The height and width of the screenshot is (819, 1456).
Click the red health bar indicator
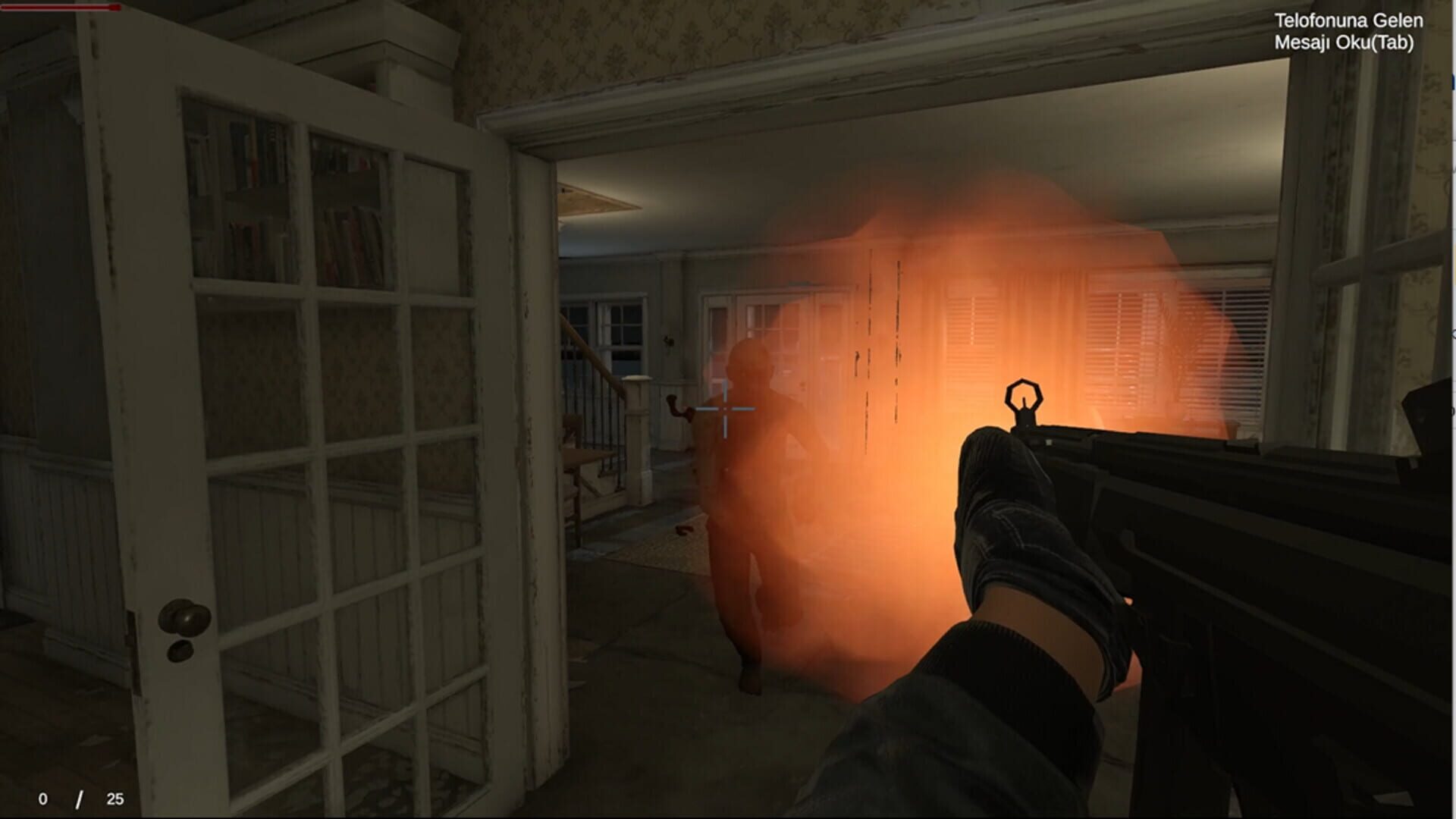61,8
